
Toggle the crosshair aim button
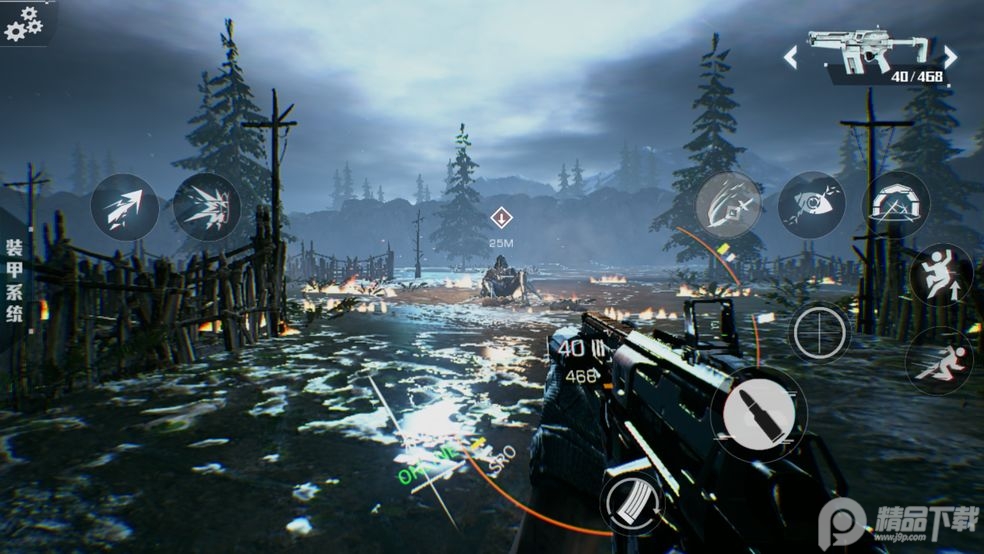coord(820,332)
